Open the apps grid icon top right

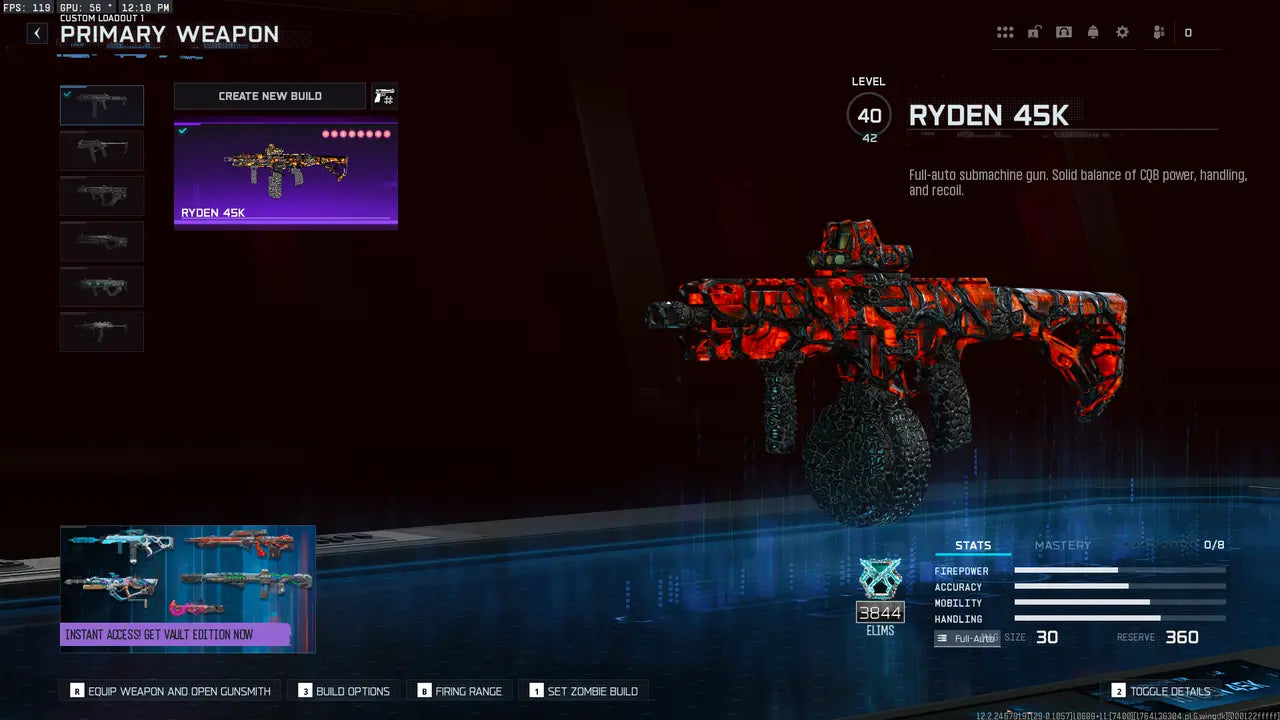[x=1005, y=31]
